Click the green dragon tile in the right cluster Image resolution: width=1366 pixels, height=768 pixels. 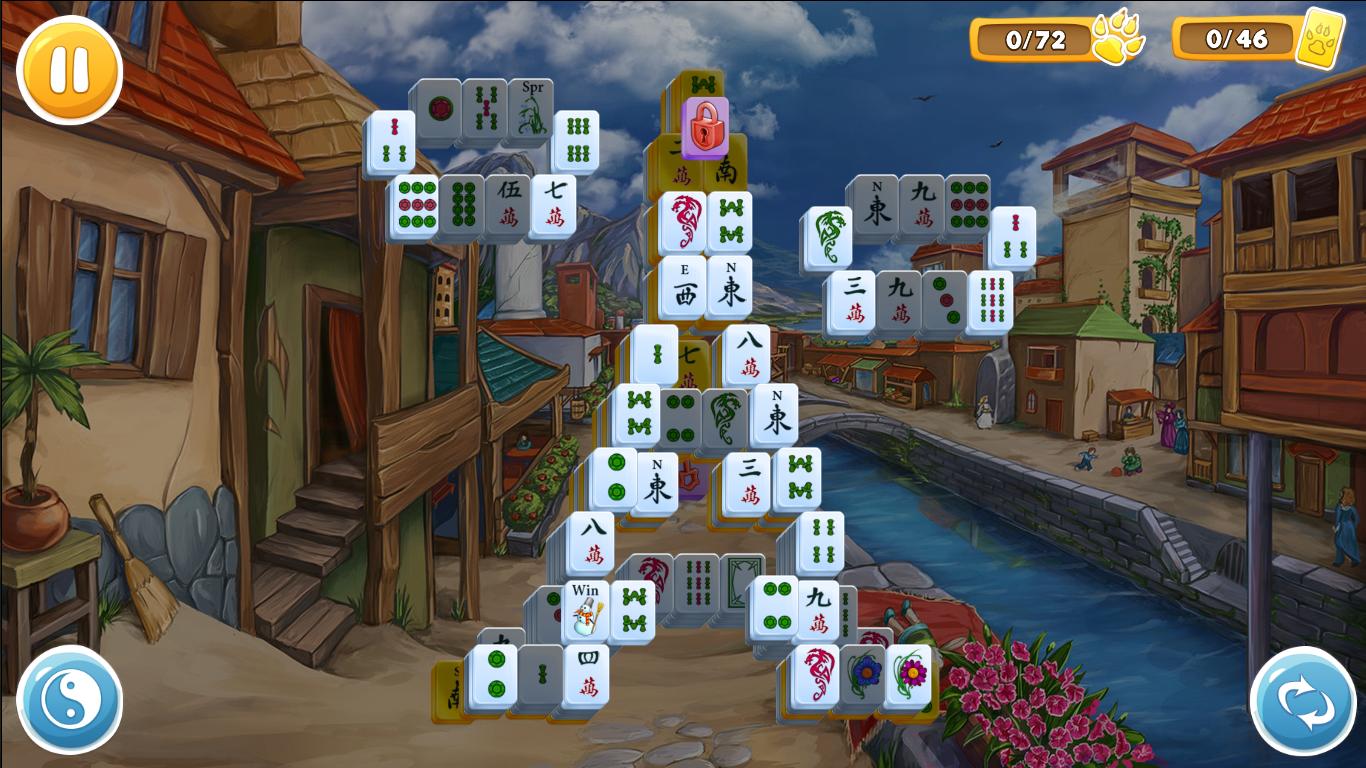click(x=830, y=235)
